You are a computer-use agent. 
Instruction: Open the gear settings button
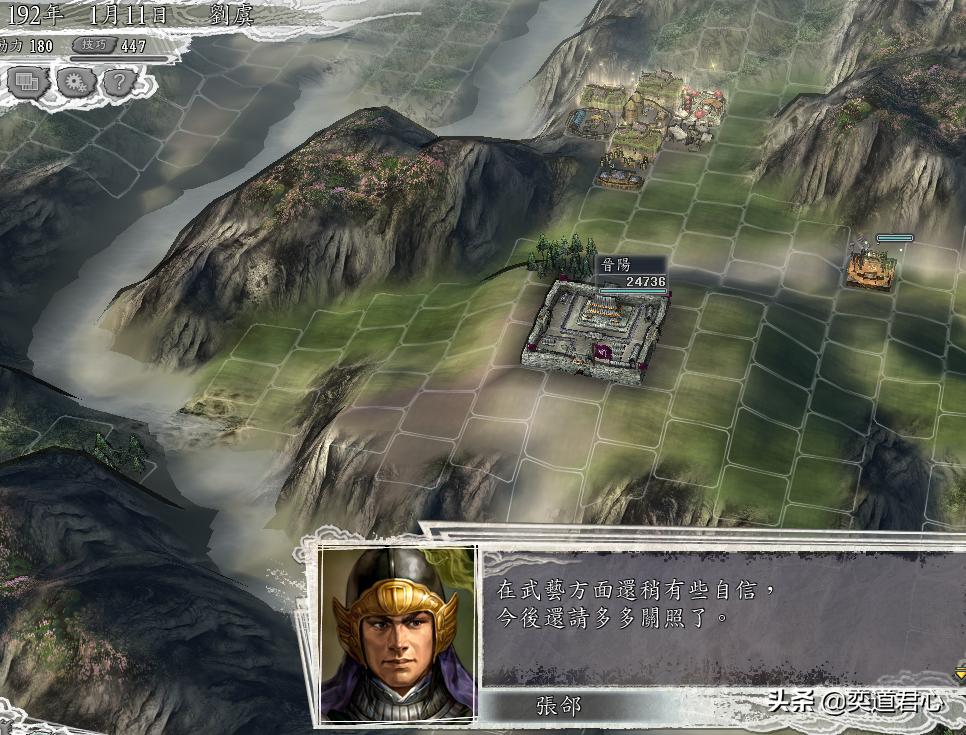73,82
